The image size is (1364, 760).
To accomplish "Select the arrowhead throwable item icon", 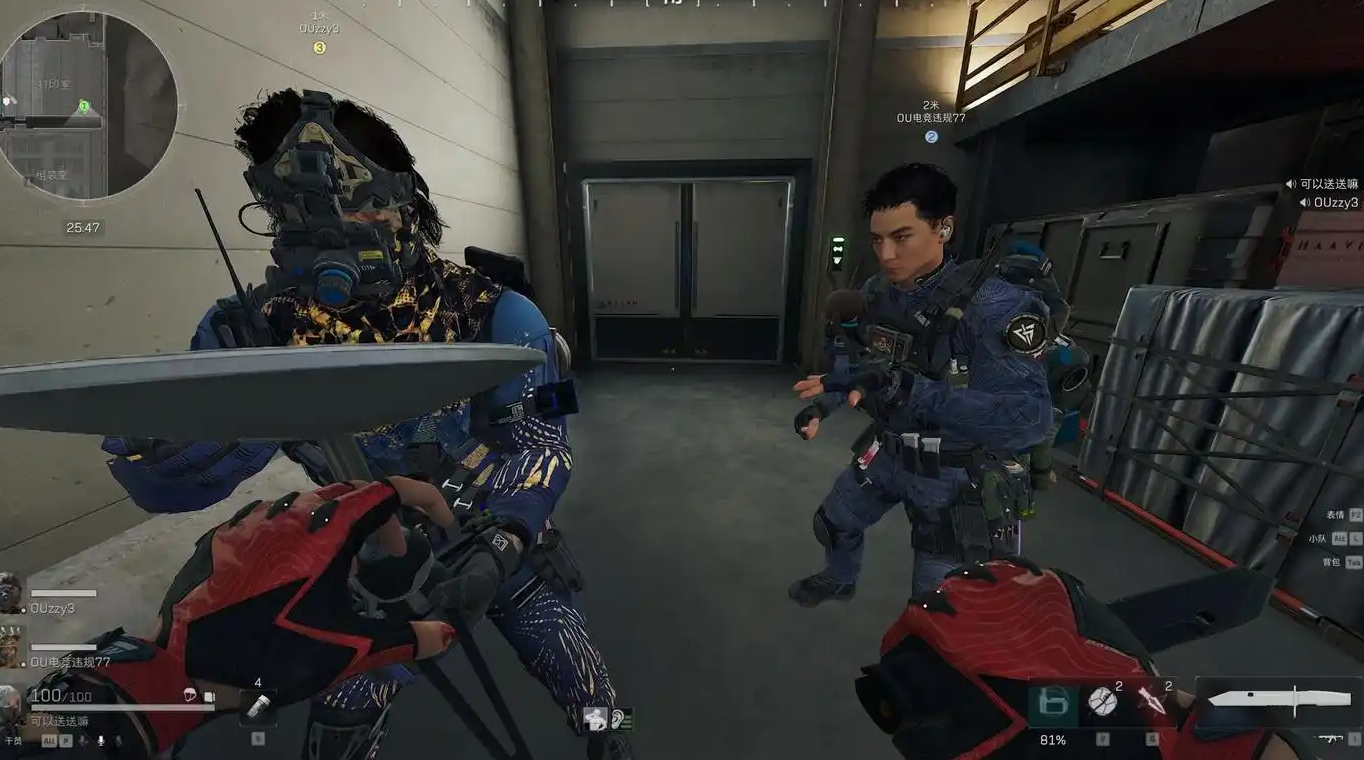I will (1151, 703).
